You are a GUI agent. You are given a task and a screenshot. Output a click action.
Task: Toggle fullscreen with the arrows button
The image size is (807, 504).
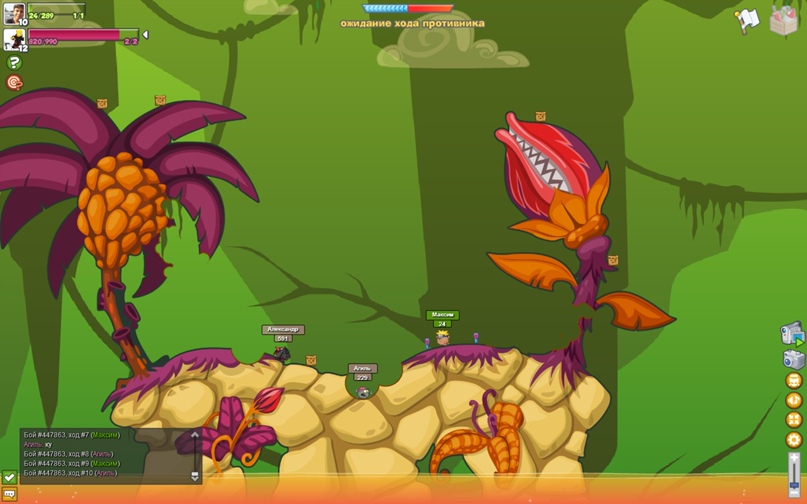794,420
